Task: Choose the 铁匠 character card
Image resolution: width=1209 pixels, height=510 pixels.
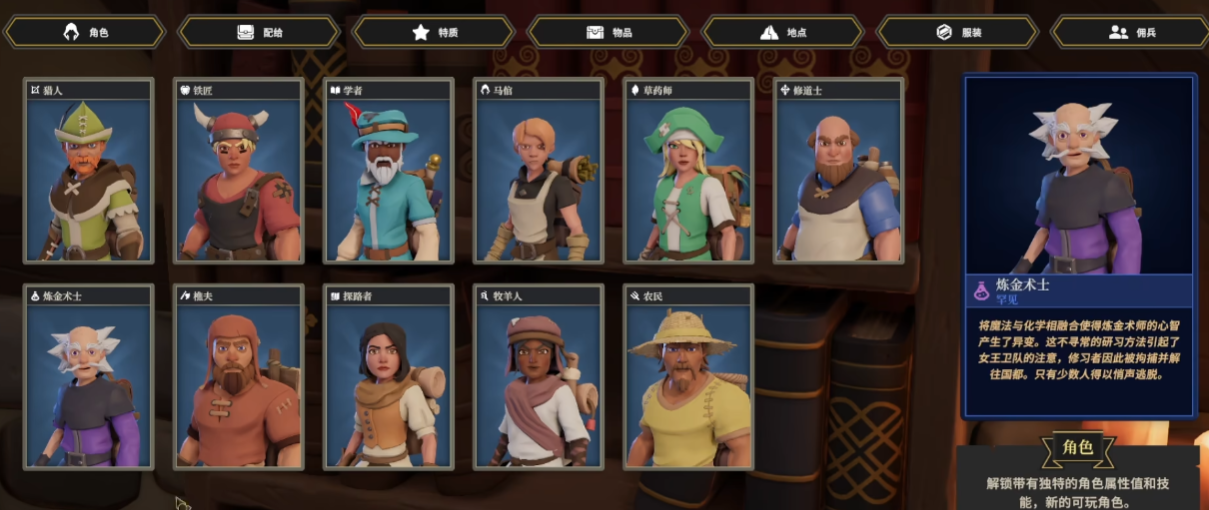Action: (x=239, y=172)
